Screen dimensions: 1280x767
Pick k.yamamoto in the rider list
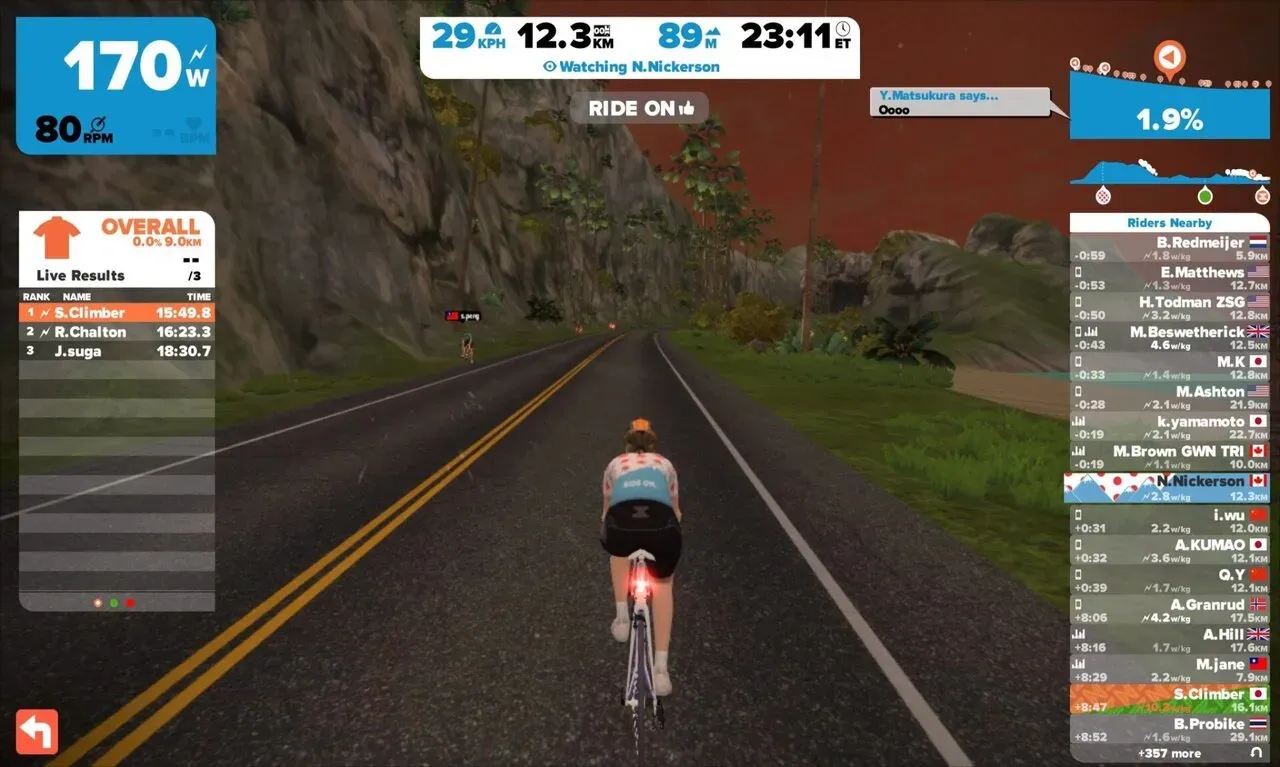tap(1169, 428)
